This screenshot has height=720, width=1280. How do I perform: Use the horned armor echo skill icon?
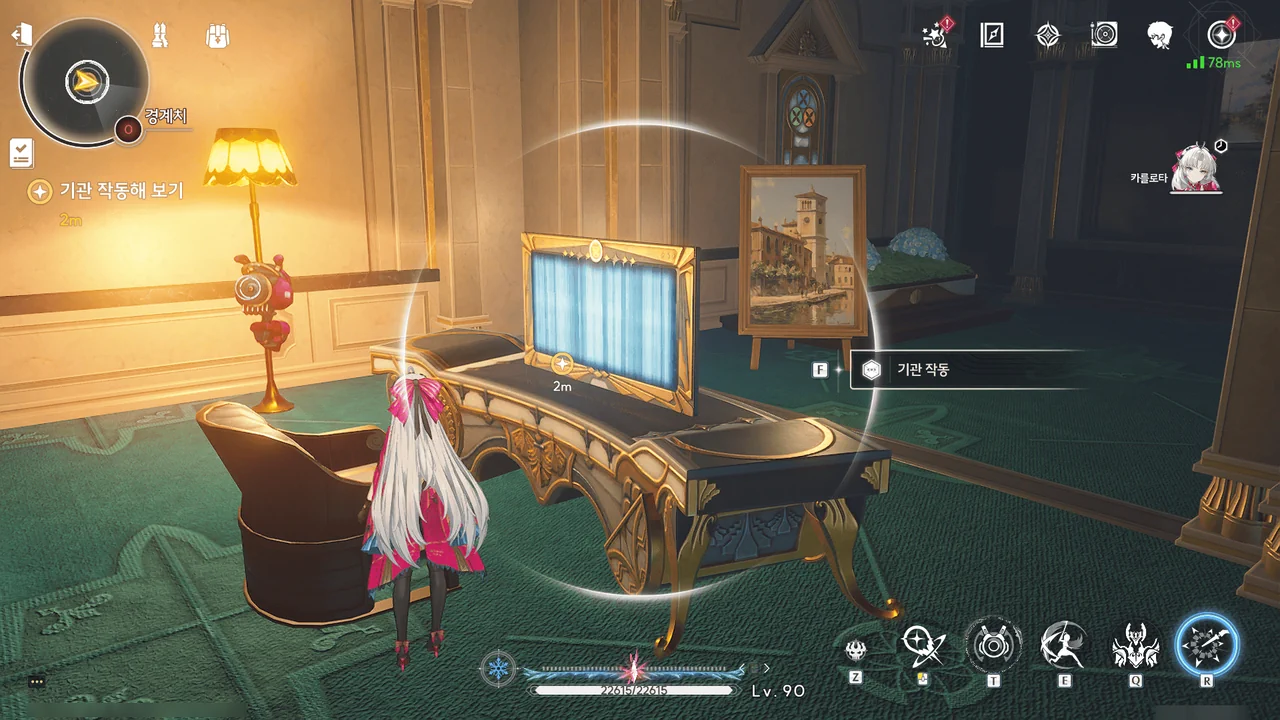1136,646
